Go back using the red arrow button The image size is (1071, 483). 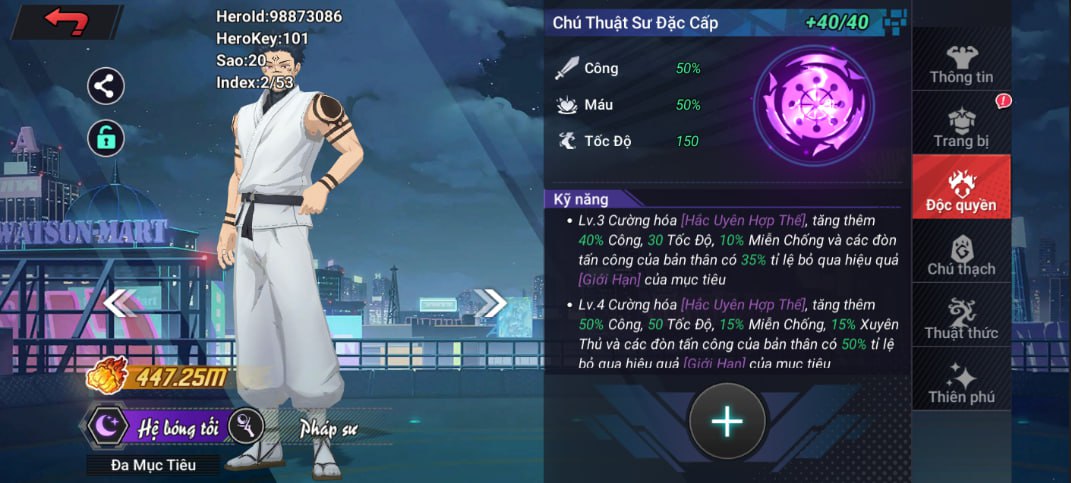tap(66, 21)
